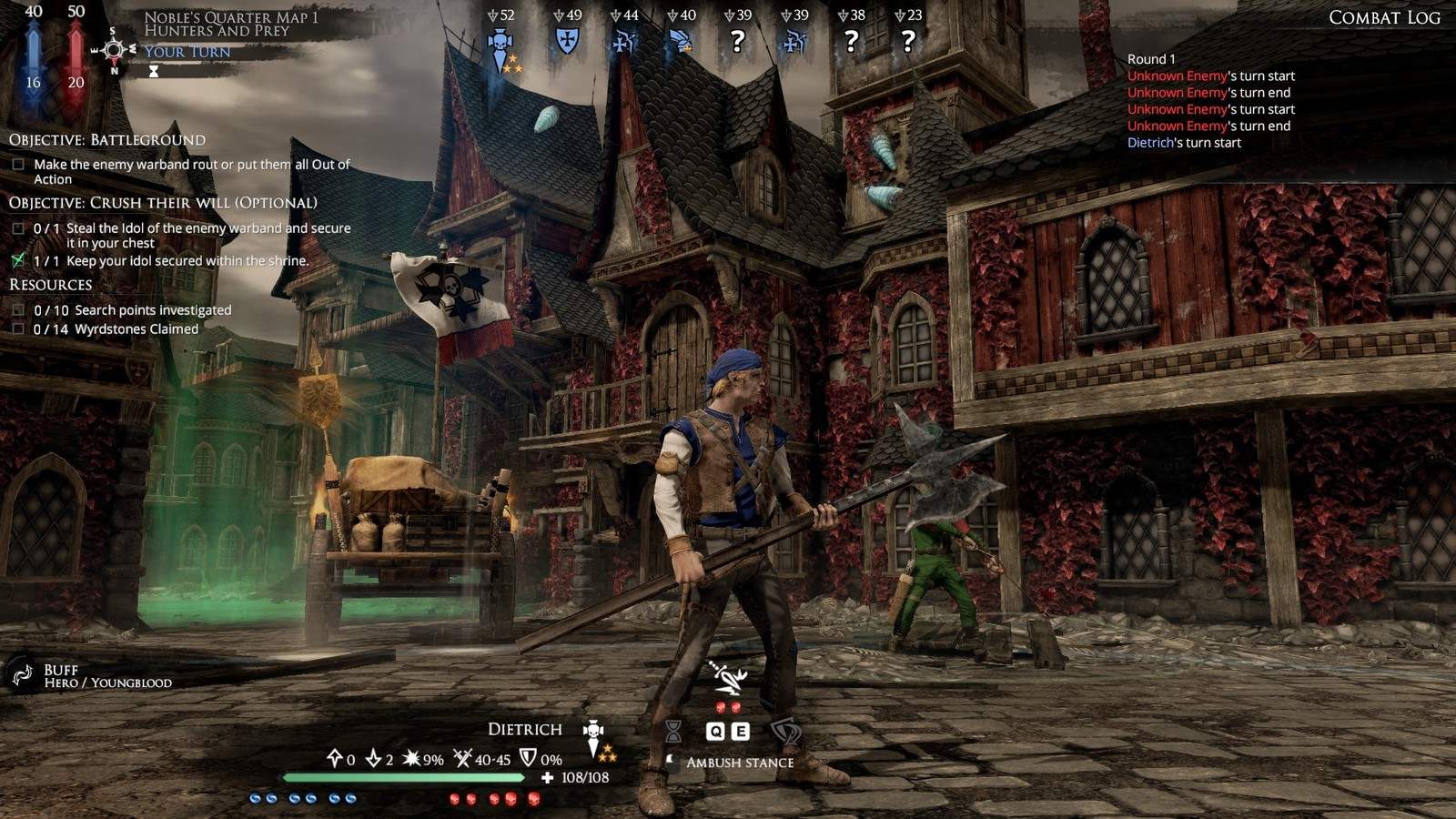Image resolution: width=1456 pixels, height=819 pixels.
Task: Open the Battleground objective tracker
Action: 107,140
